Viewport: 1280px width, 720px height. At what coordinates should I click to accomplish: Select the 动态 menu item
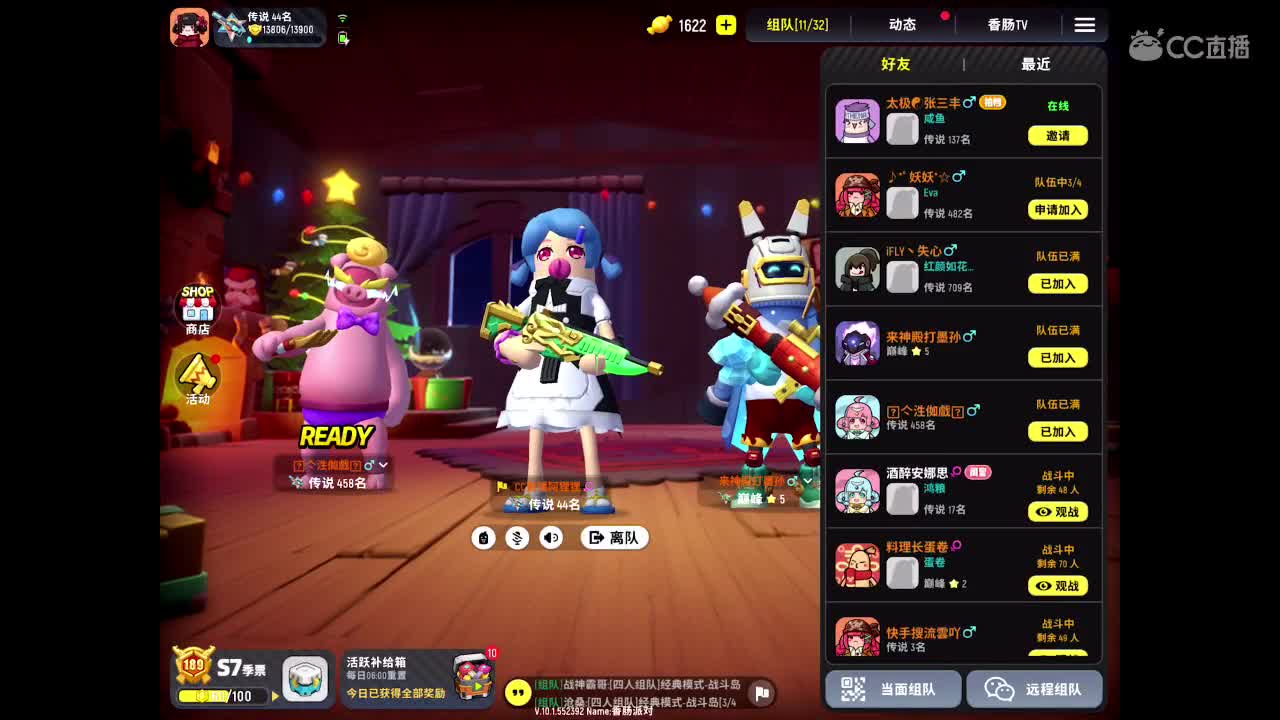[901, 25]
